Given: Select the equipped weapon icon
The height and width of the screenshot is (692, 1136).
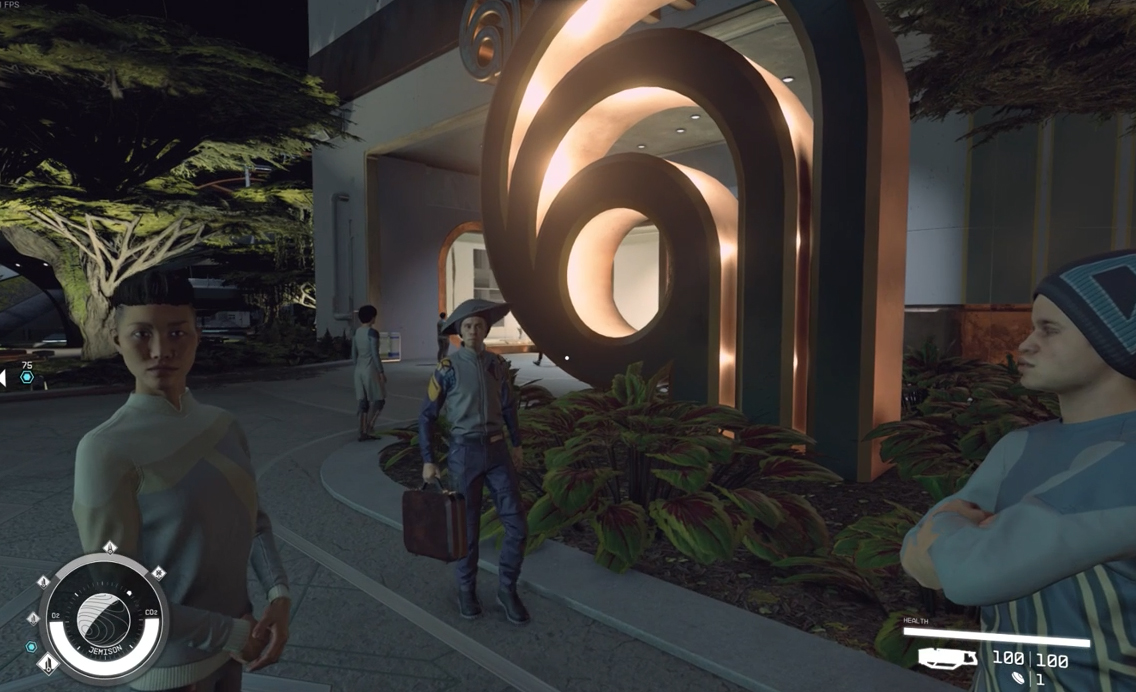Looking at the screenshot, I should [947, 658].
